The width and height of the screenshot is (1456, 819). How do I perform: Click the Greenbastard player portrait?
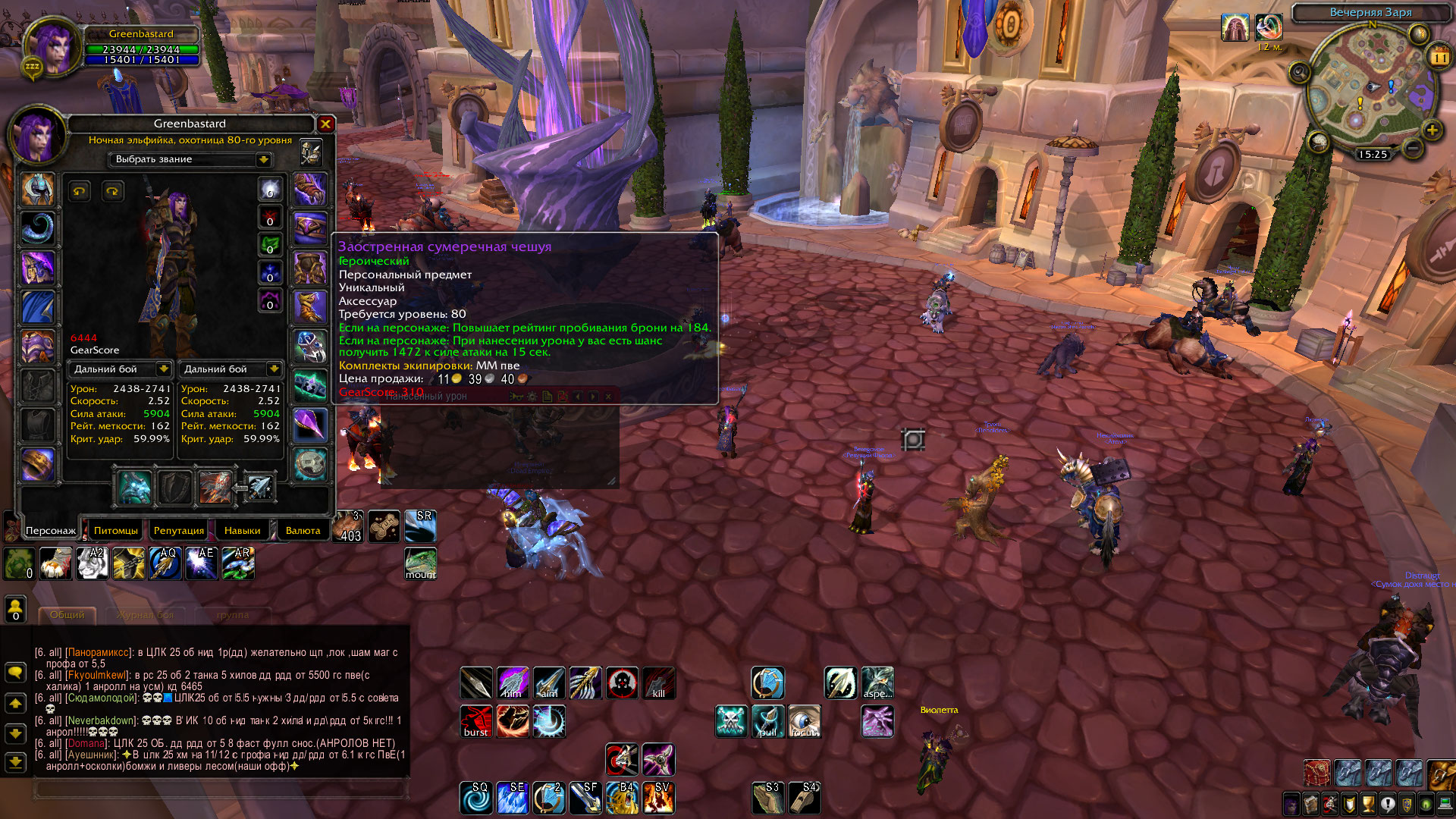pos(52,47)
